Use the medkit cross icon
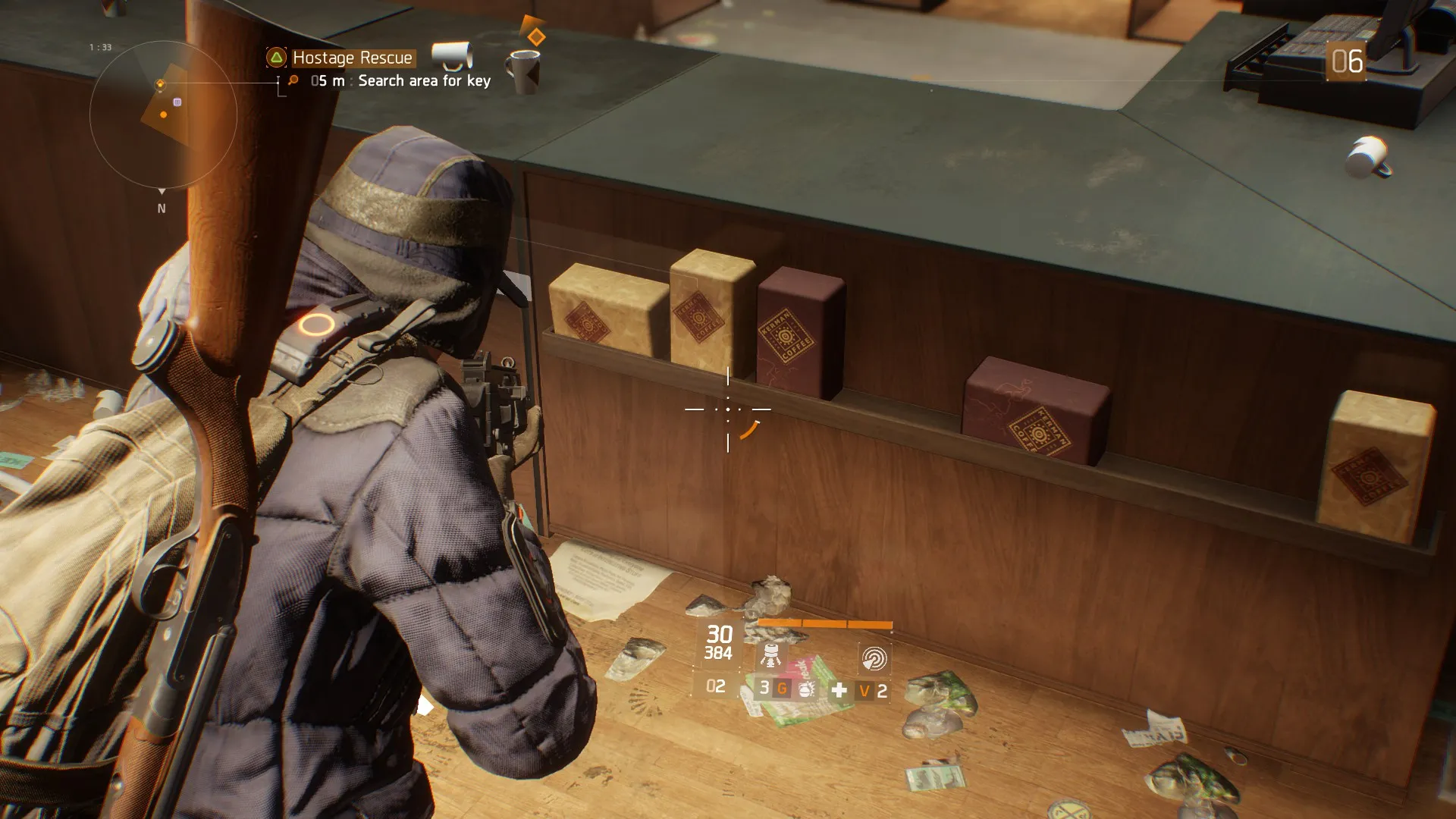The image size is (1456, 819). pos(839,690)
